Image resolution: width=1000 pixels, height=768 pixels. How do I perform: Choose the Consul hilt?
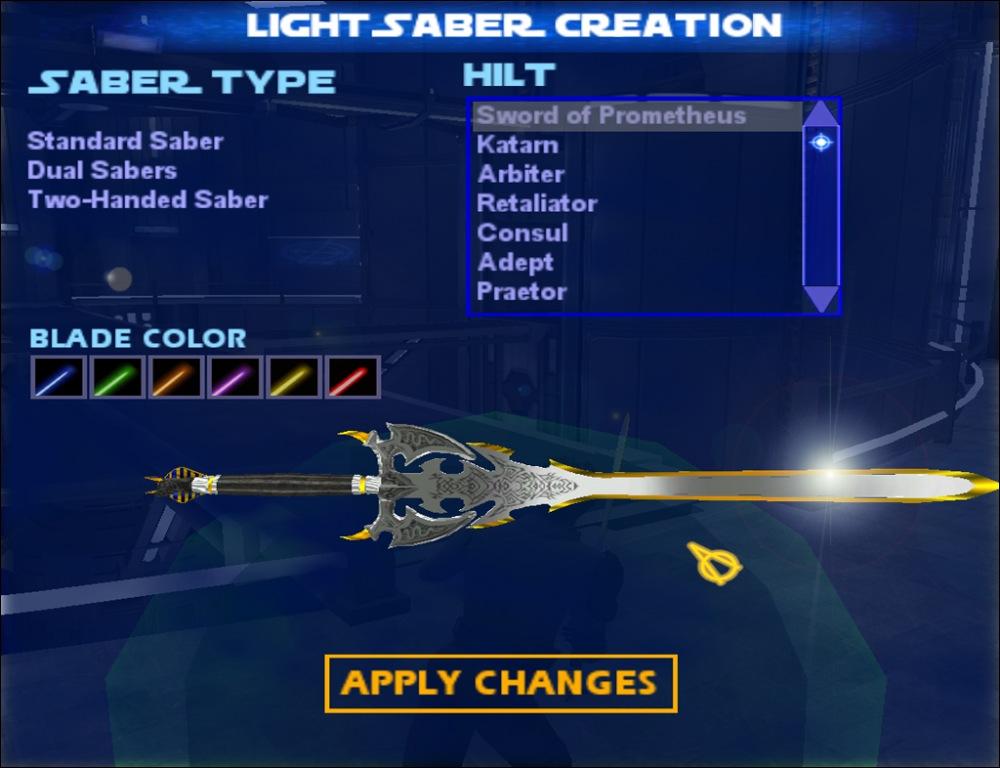522,233
